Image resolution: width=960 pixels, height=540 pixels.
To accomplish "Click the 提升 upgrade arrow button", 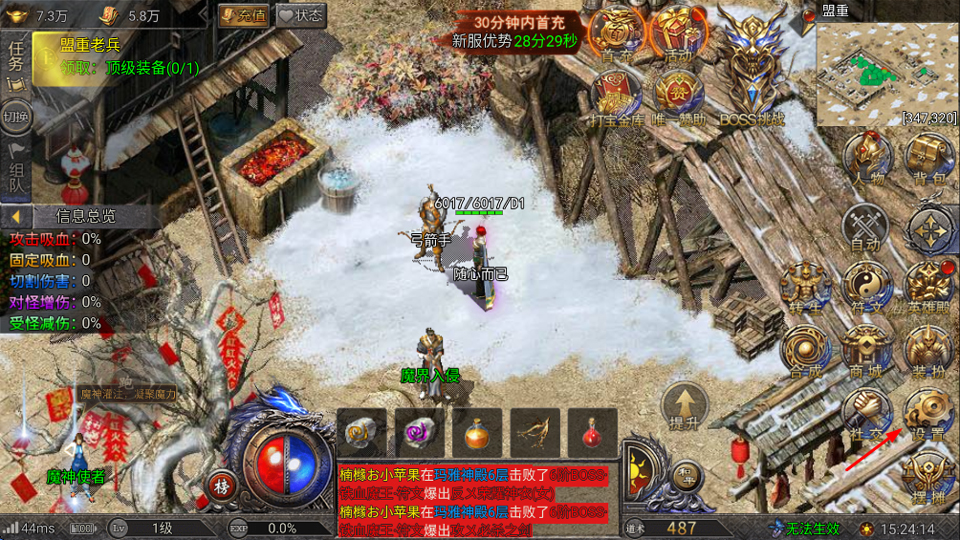I will 685,406.
